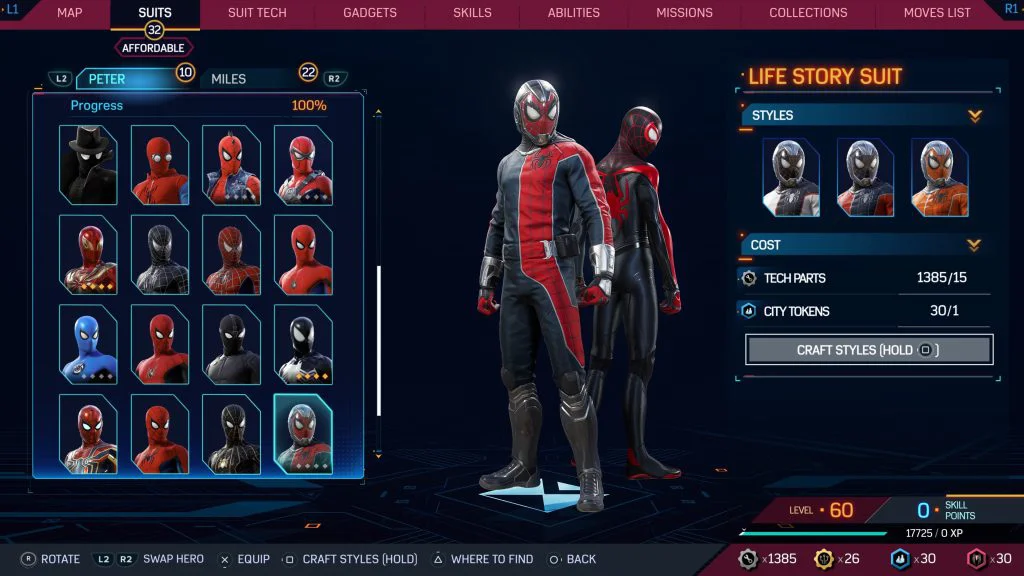The image size is (1024, 576).
Task: Open the Missions tab
Action: pos(684,13)
